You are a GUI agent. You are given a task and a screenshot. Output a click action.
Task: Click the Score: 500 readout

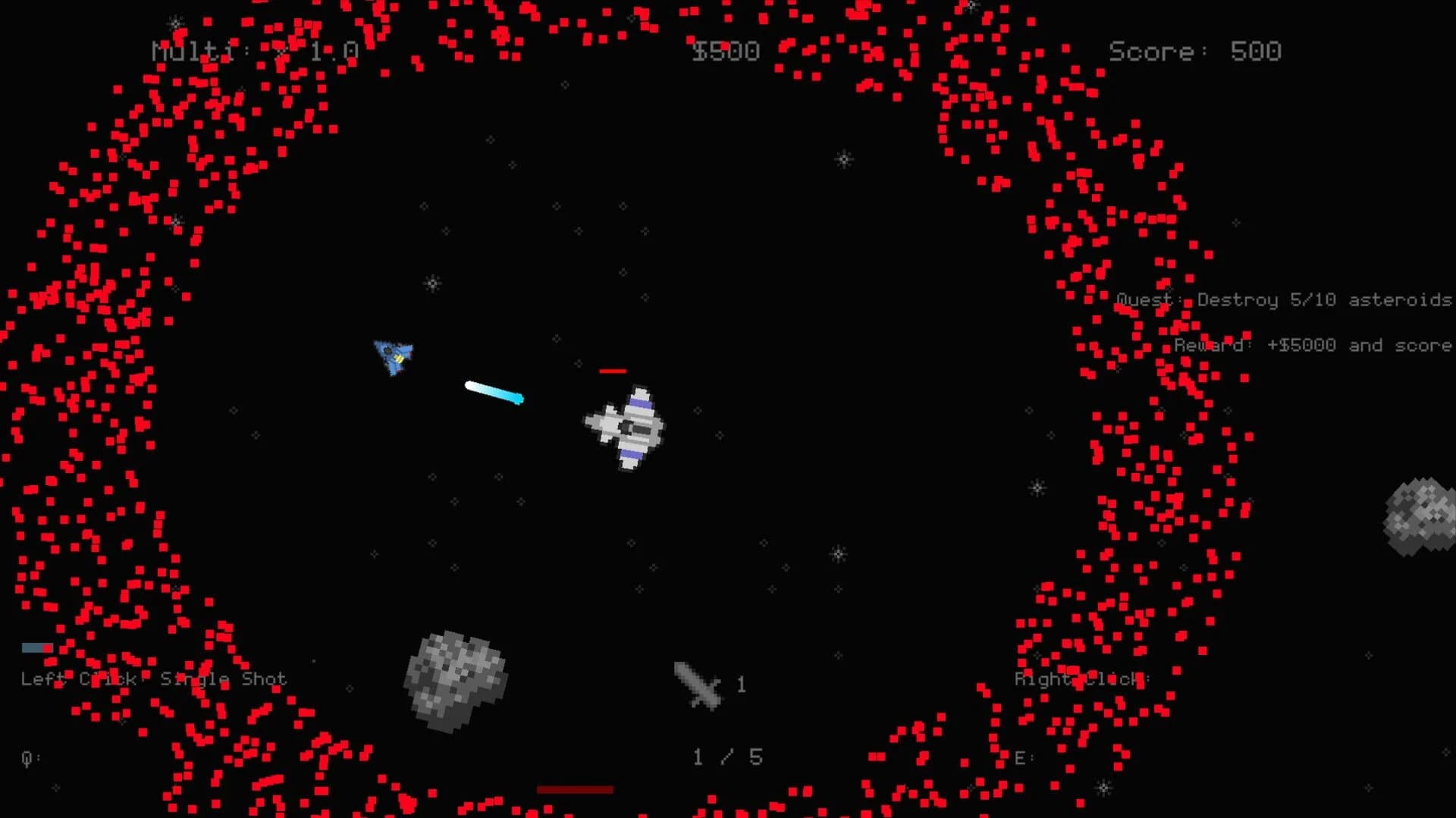tap(1194, 51)
